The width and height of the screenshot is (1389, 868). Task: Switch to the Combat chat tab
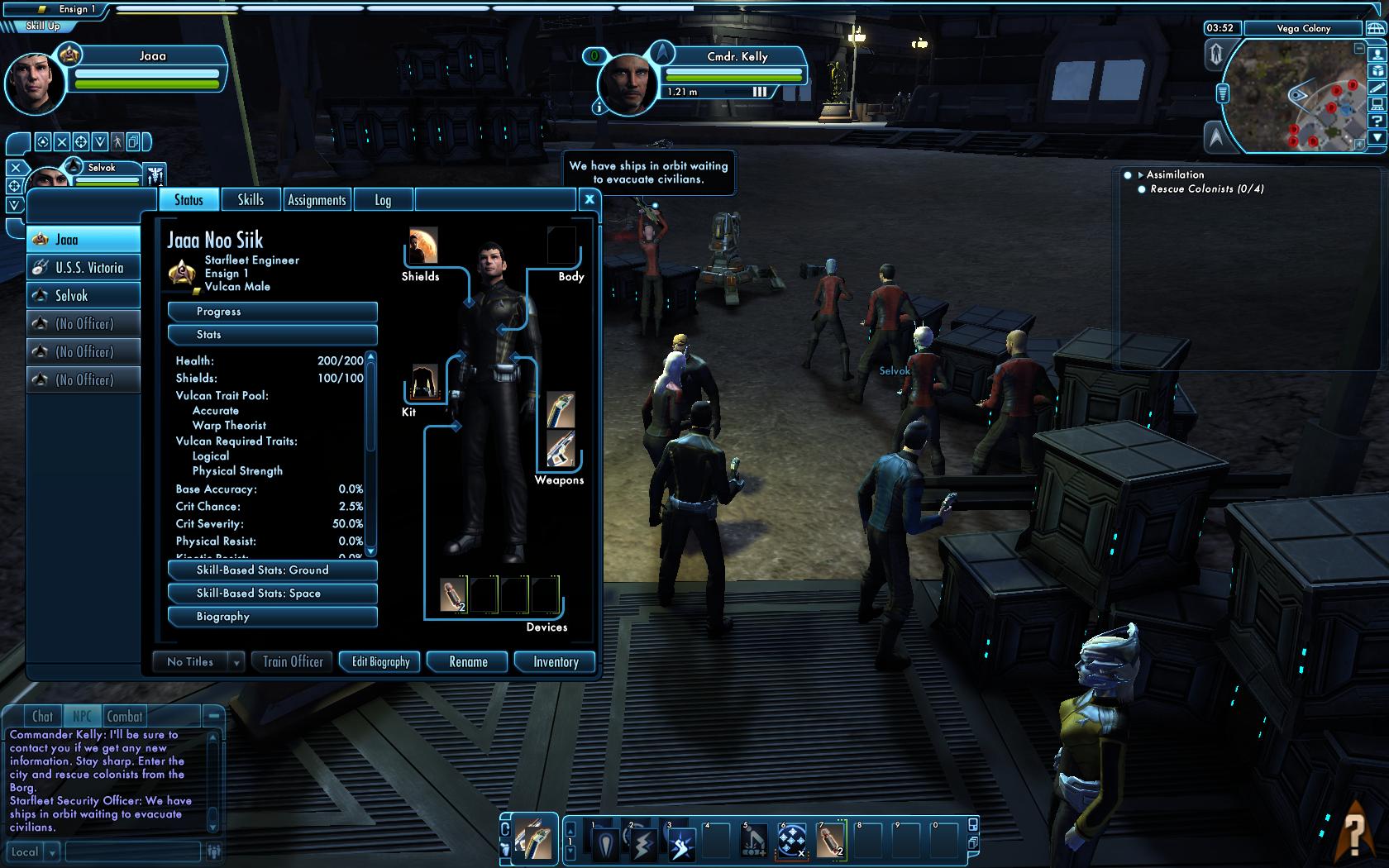(x=125, y=717)
